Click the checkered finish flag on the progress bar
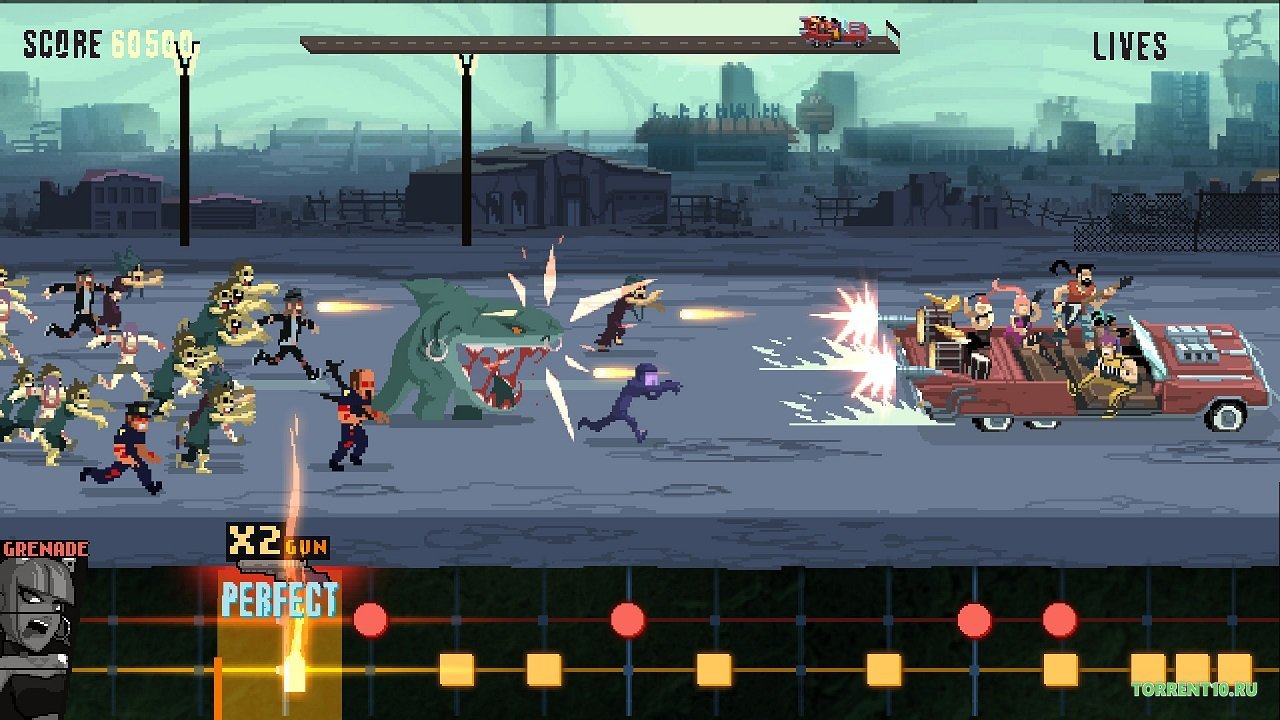The height and width of the screenshot is (720, 1280). coord(888,30)
